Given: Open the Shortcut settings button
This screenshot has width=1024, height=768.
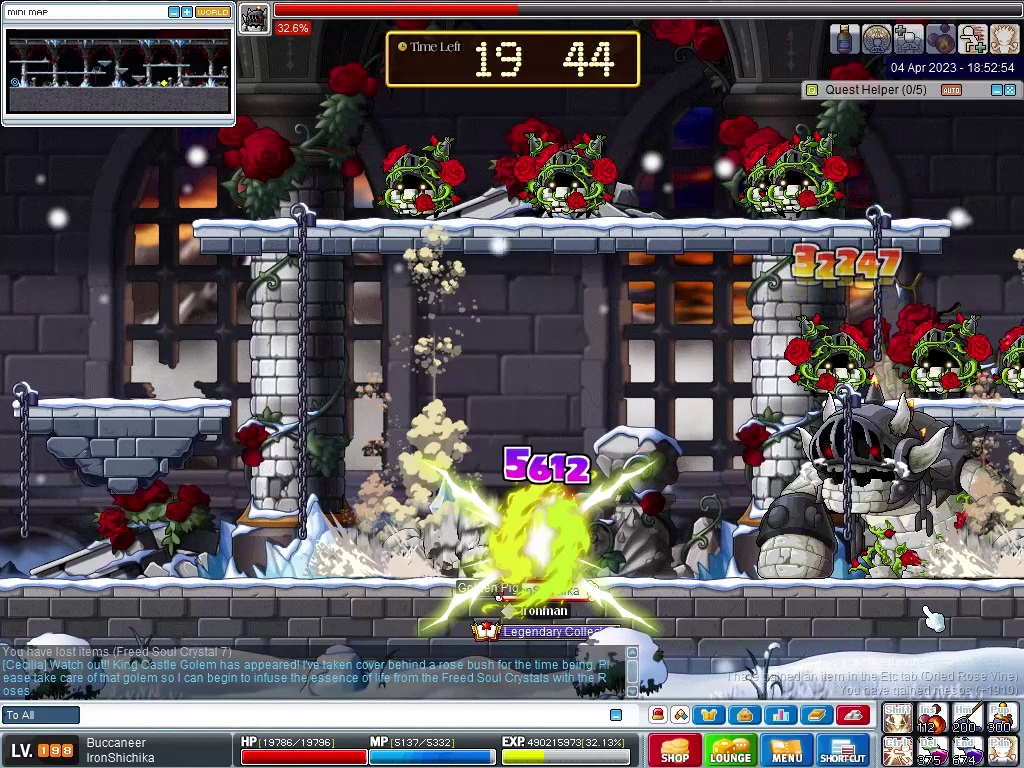Looking at the screenshot, I should coord(843,750).
